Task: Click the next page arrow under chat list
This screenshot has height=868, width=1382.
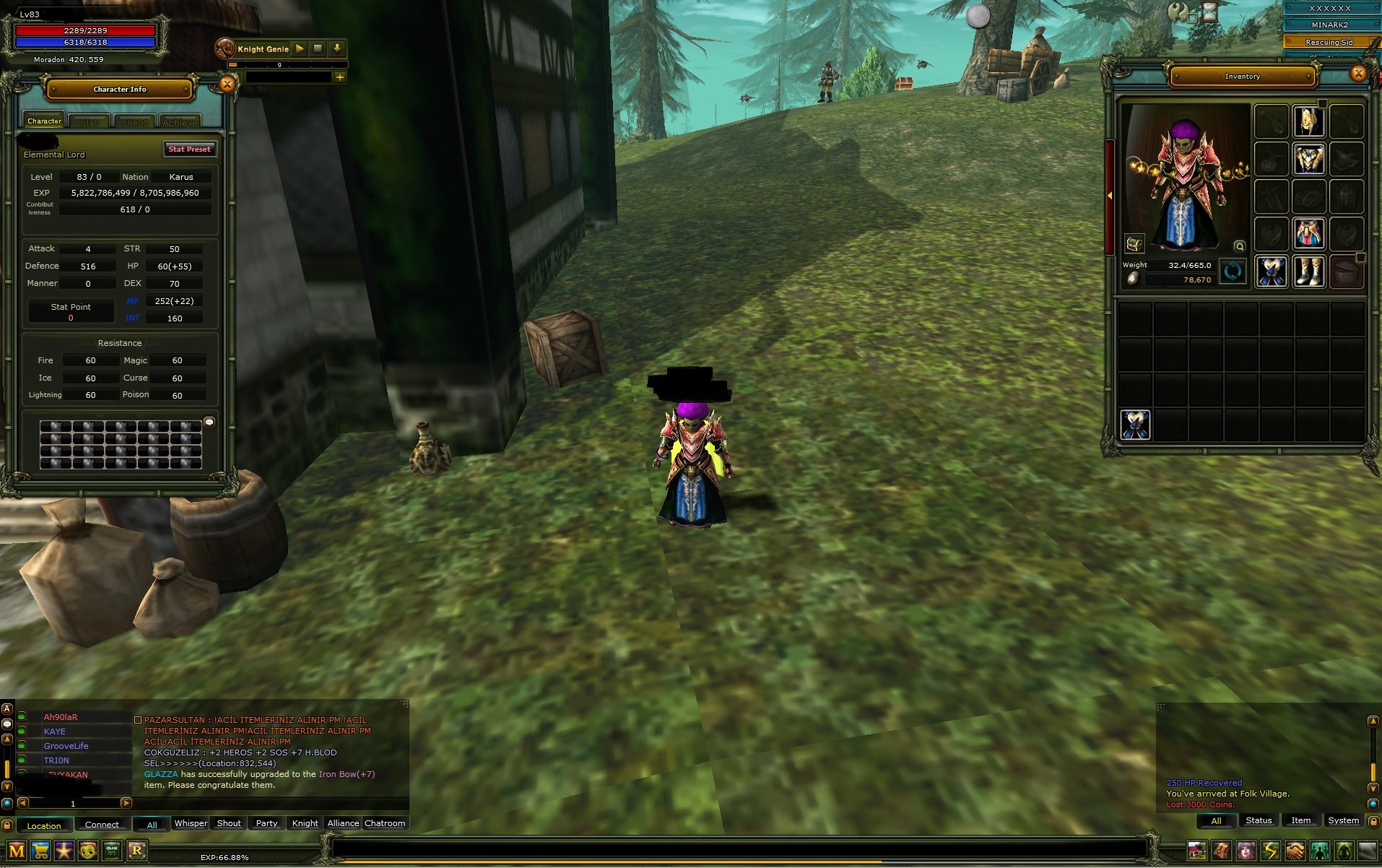Action: coord(127,802)
